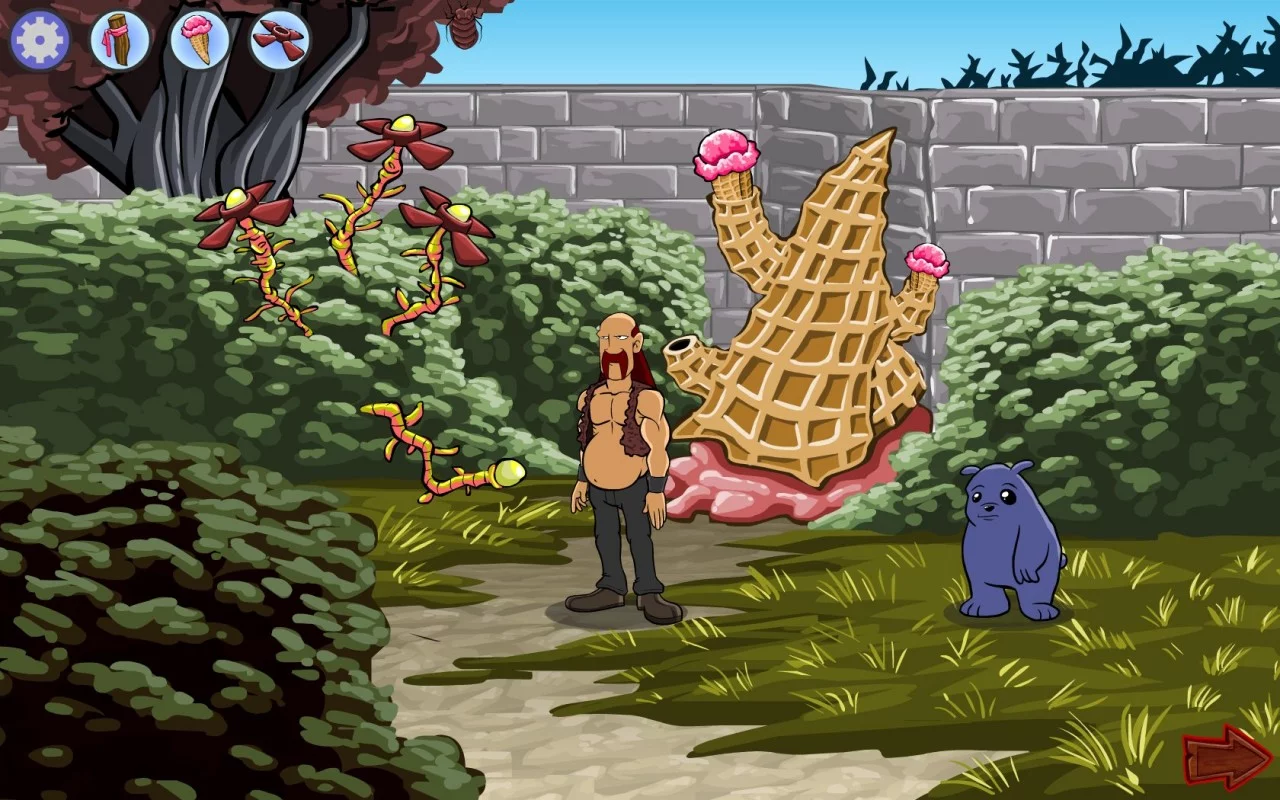The width and height of the screenshot is (1280, 800).
Task: Click the insect on top of the wall
Action: coord(464,27)
